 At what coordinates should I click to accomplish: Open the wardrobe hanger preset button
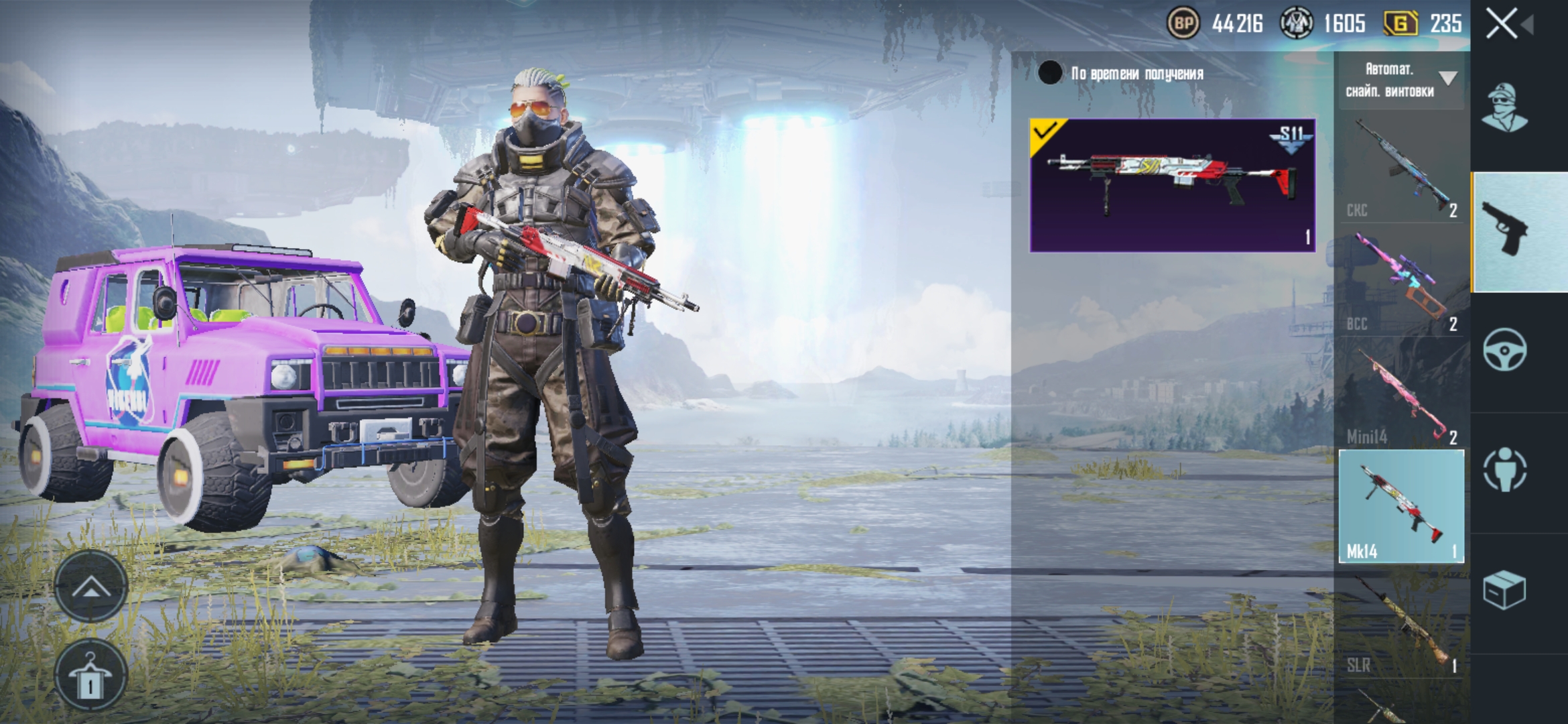coord(91,676)
